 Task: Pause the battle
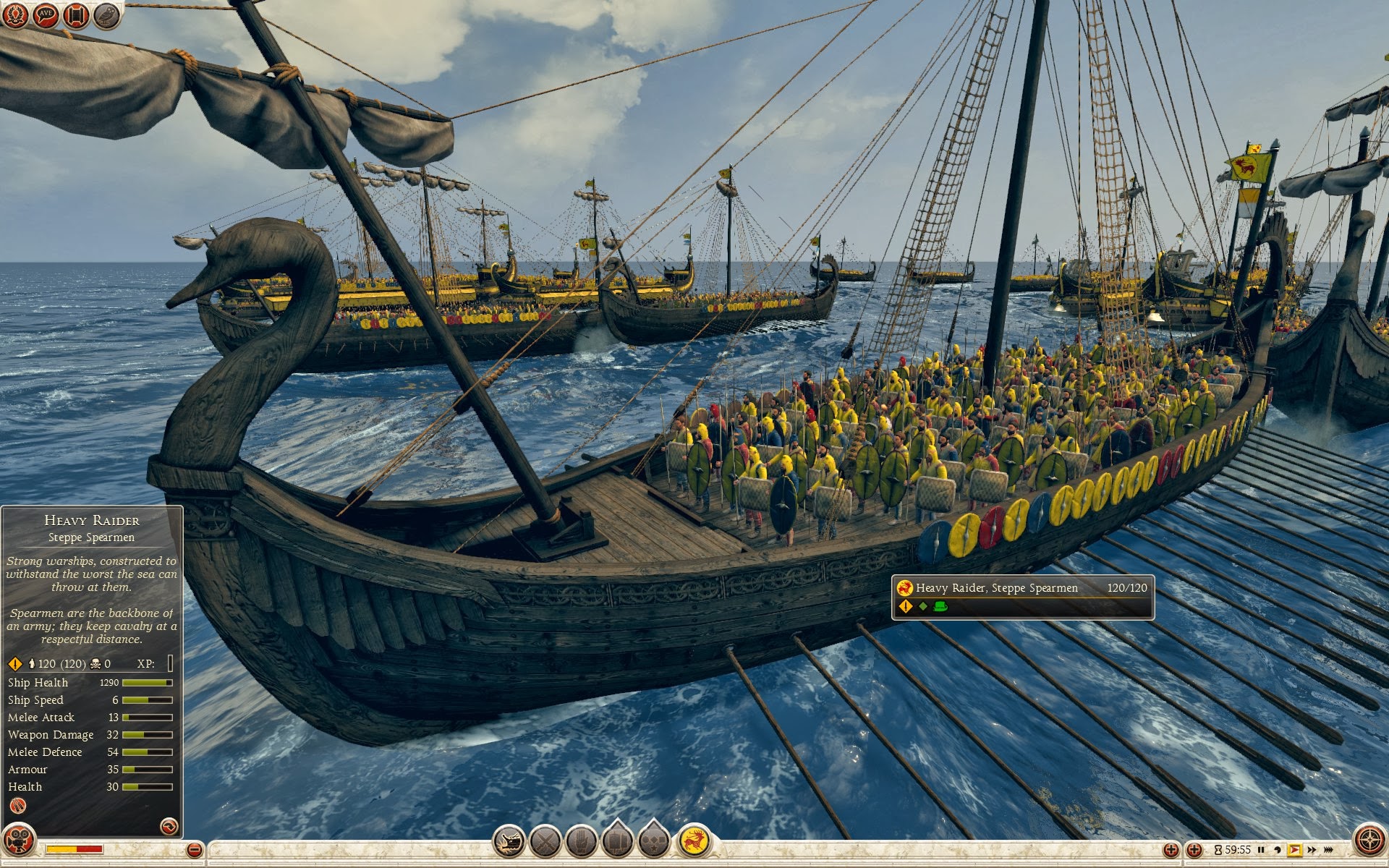[x=1262, y=850]
